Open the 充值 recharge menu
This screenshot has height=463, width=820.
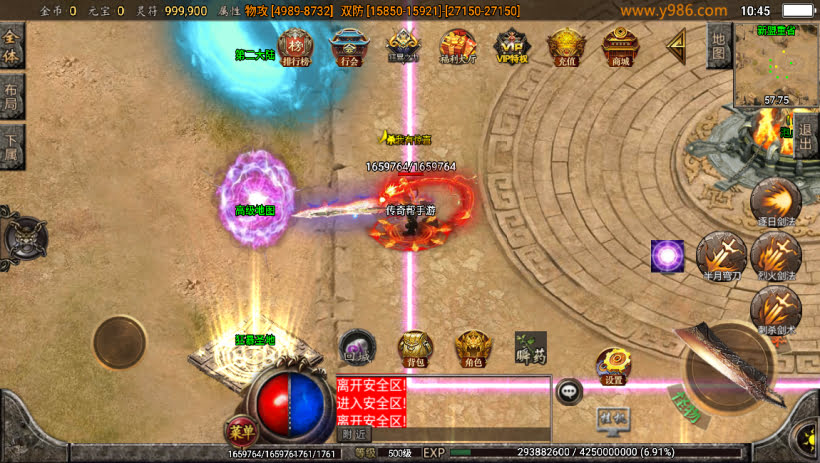(566, 45)
